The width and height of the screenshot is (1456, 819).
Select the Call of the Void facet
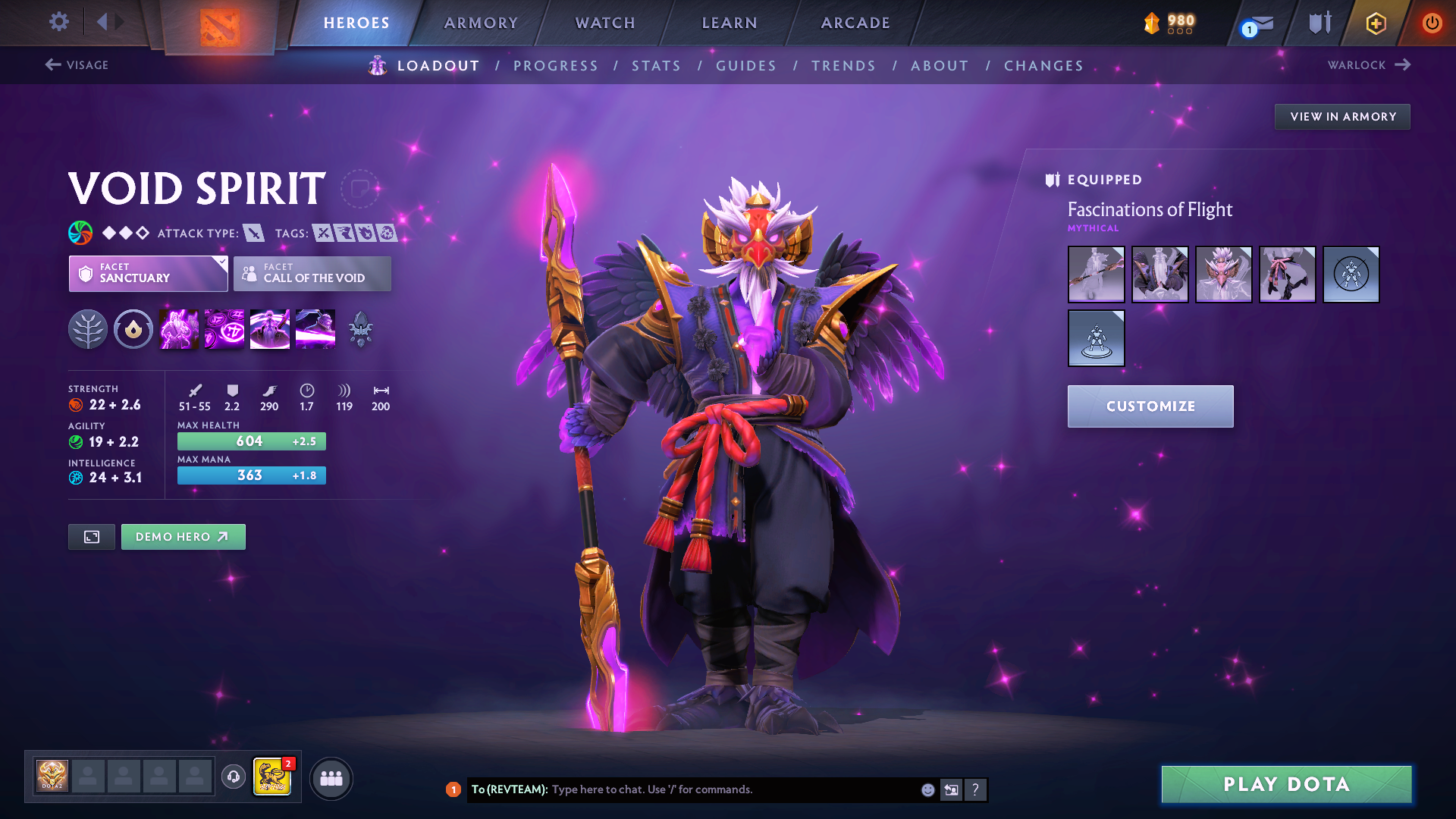click(312, 274)
